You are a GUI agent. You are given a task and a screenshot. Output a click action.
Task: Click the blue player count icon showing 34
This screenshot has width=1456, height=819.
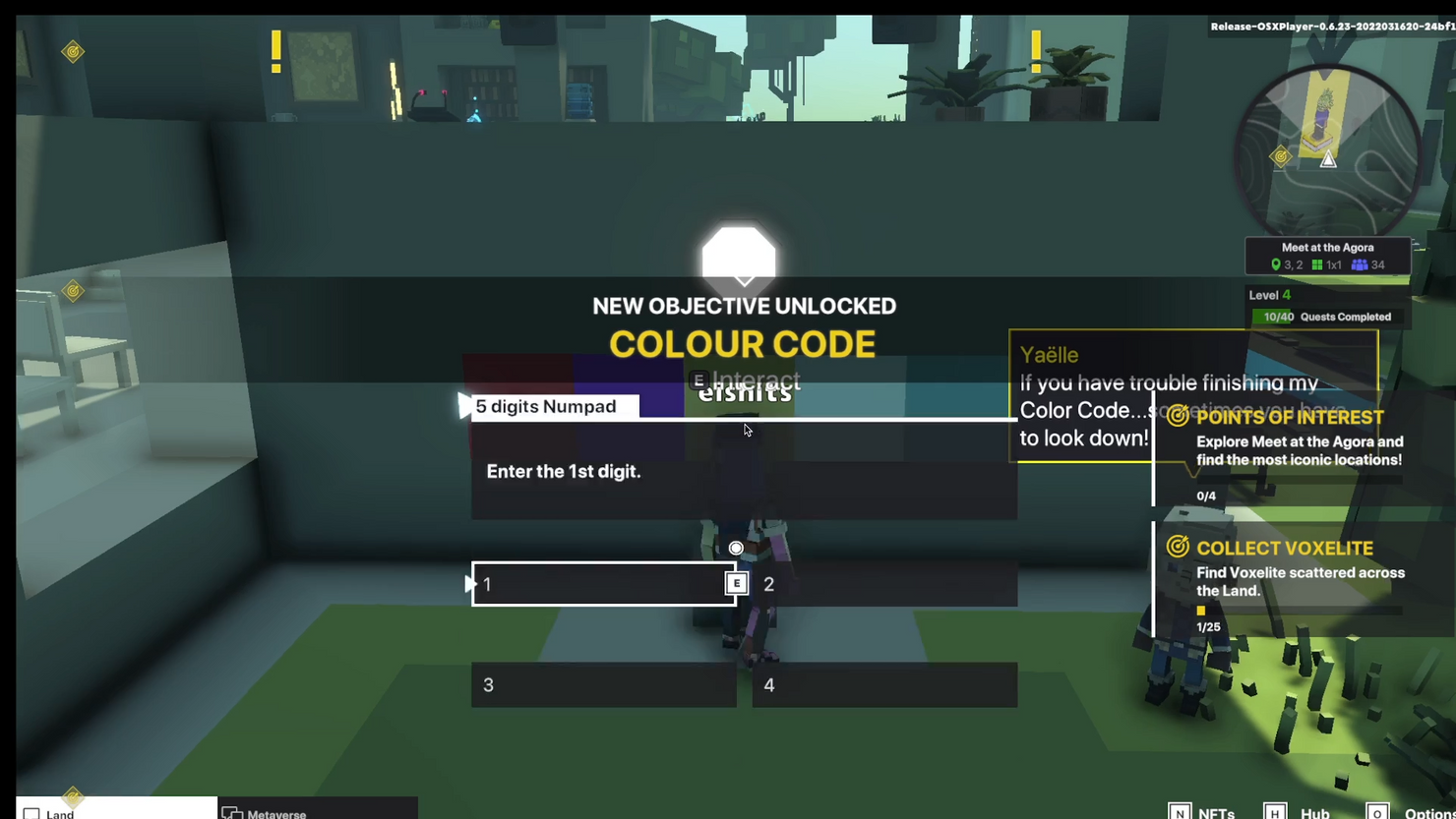pyautogui.click(x=1361, y=263)
